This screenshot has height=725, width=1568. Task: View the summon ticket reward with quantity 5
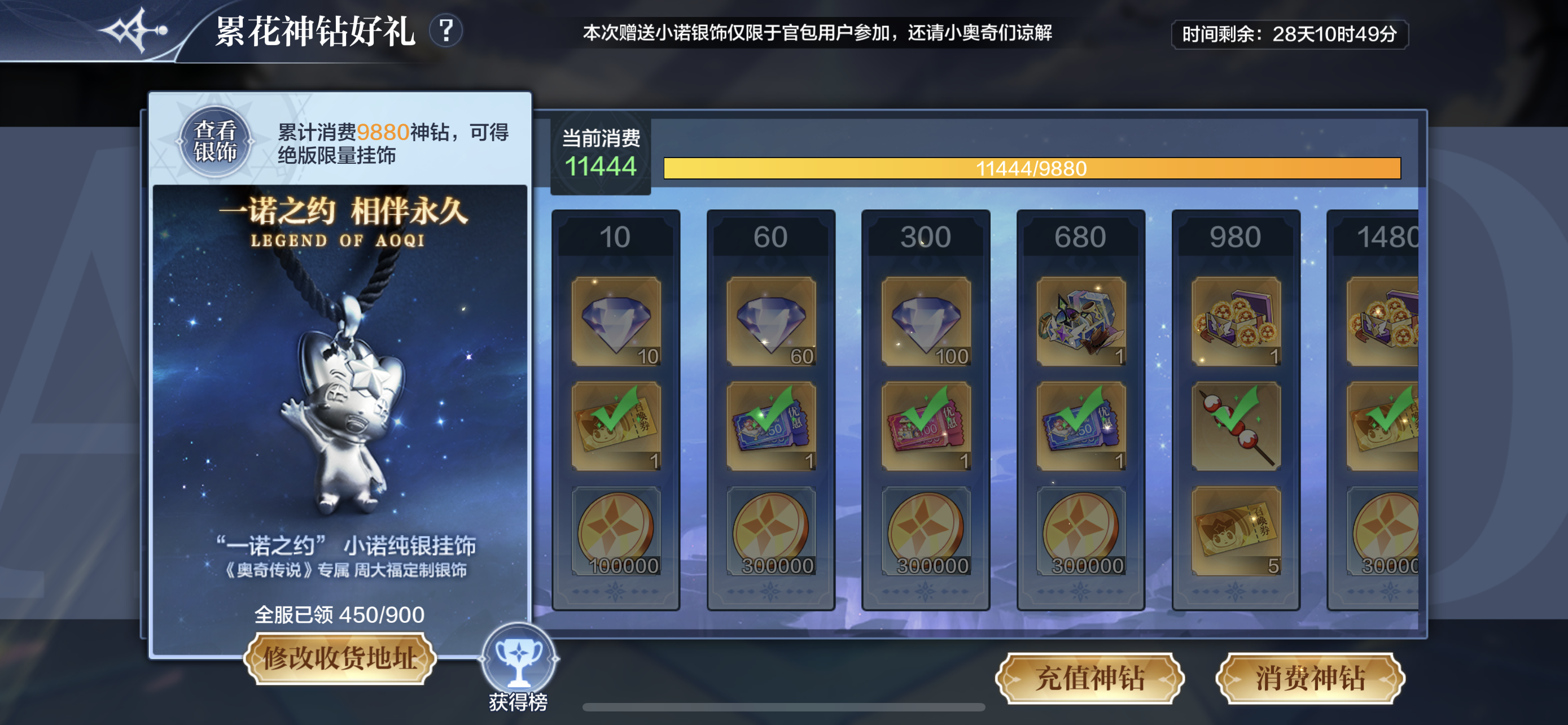coord(1236,531)
